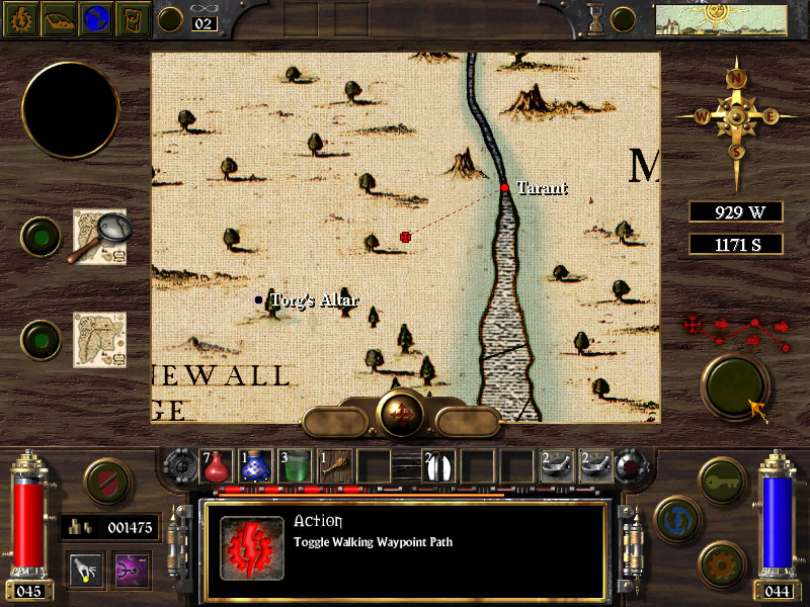
Task: Click the Tarant location marker
Action: (506, 187)
